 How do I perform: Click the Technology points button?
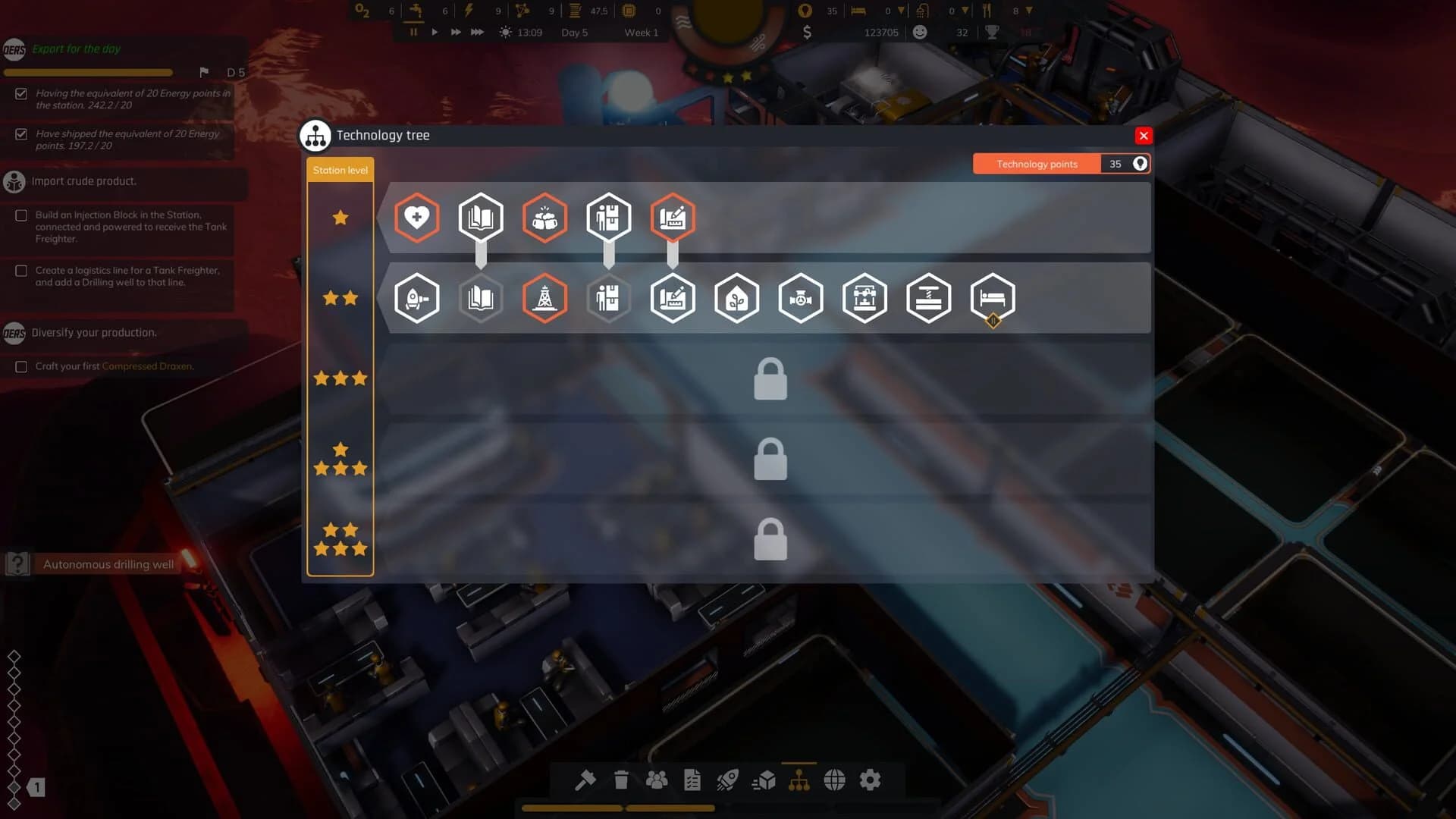click(1036, 164)
